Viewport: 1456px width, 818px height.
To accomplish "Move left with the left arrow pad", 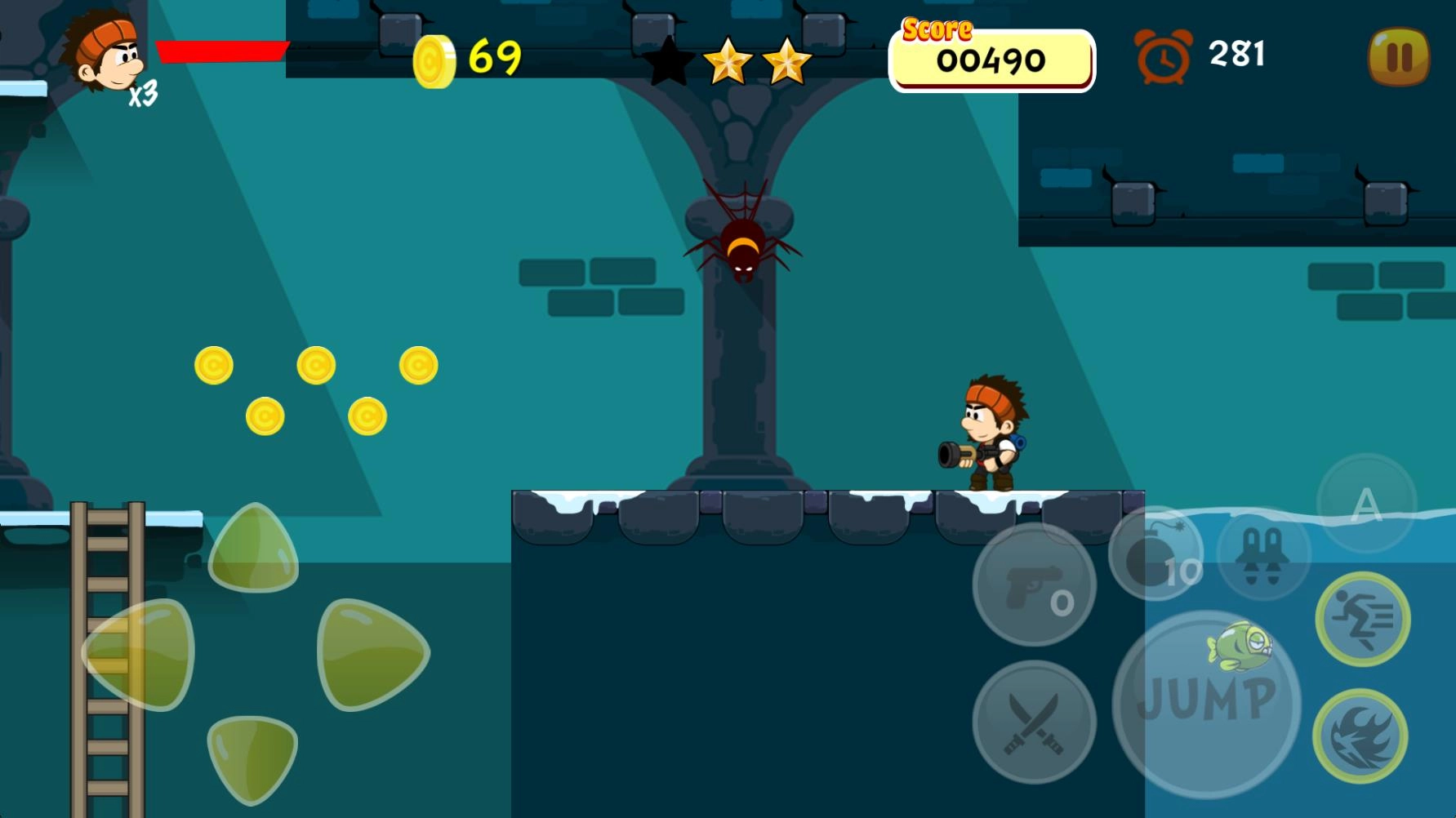I will pos(140,654).
